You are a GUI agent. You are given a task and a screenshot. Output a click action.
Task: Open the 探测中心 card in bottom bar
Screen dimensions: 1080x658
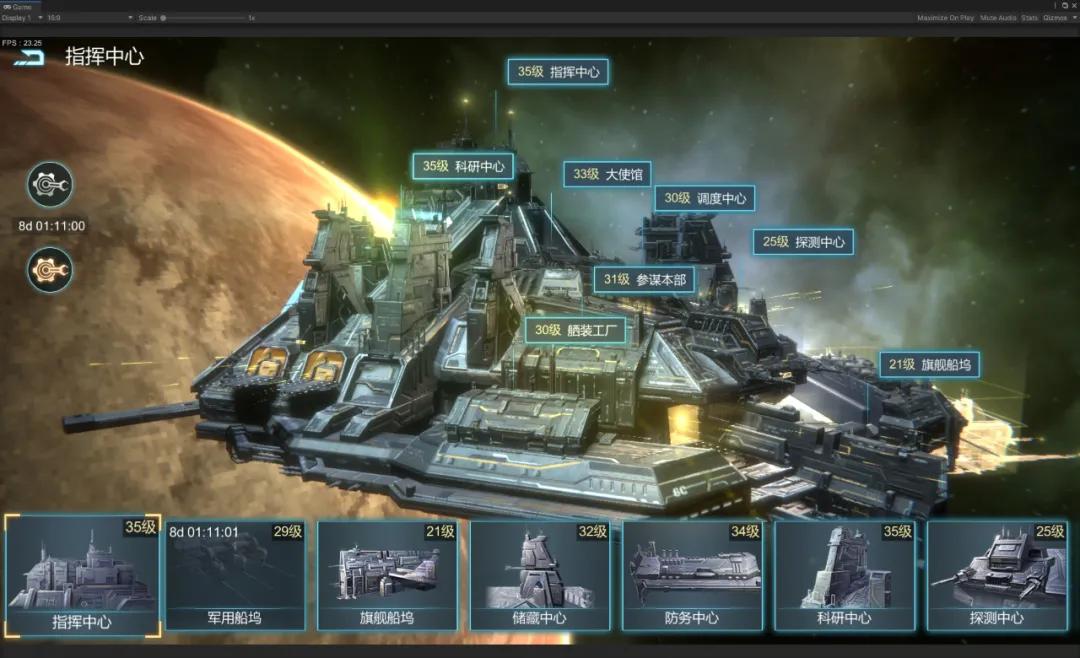pos(997,577)
